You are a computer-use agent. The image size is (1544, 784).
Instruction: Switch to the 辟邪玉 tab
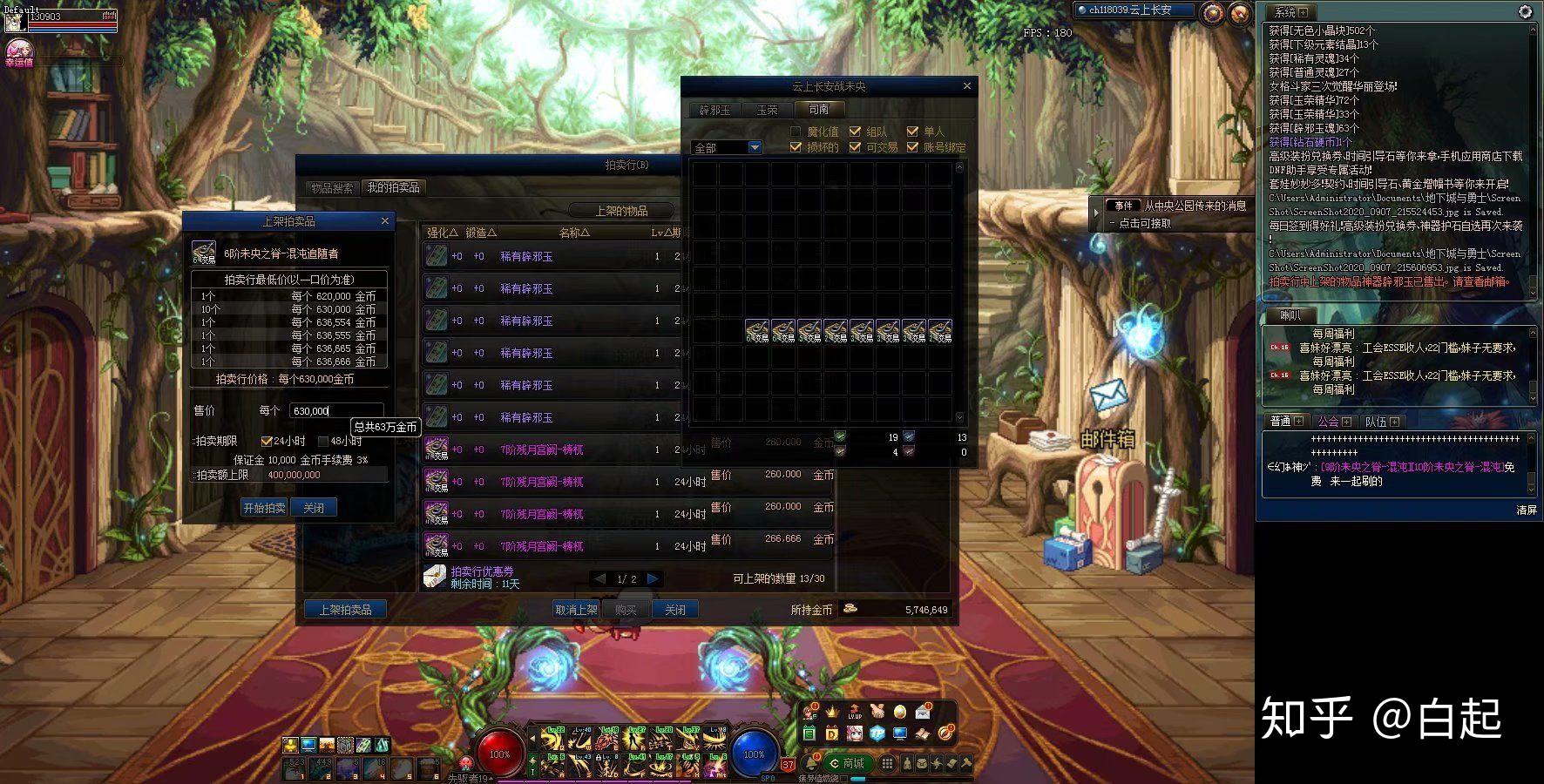pos(714,110)
